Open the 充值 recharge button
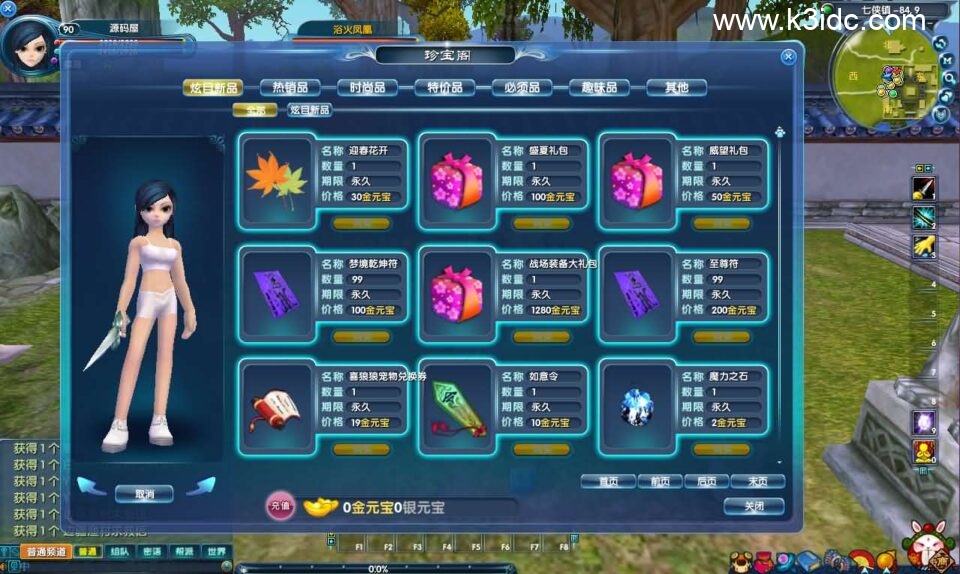960x574 pixels. pyautogui.click(x=280, y=507)
